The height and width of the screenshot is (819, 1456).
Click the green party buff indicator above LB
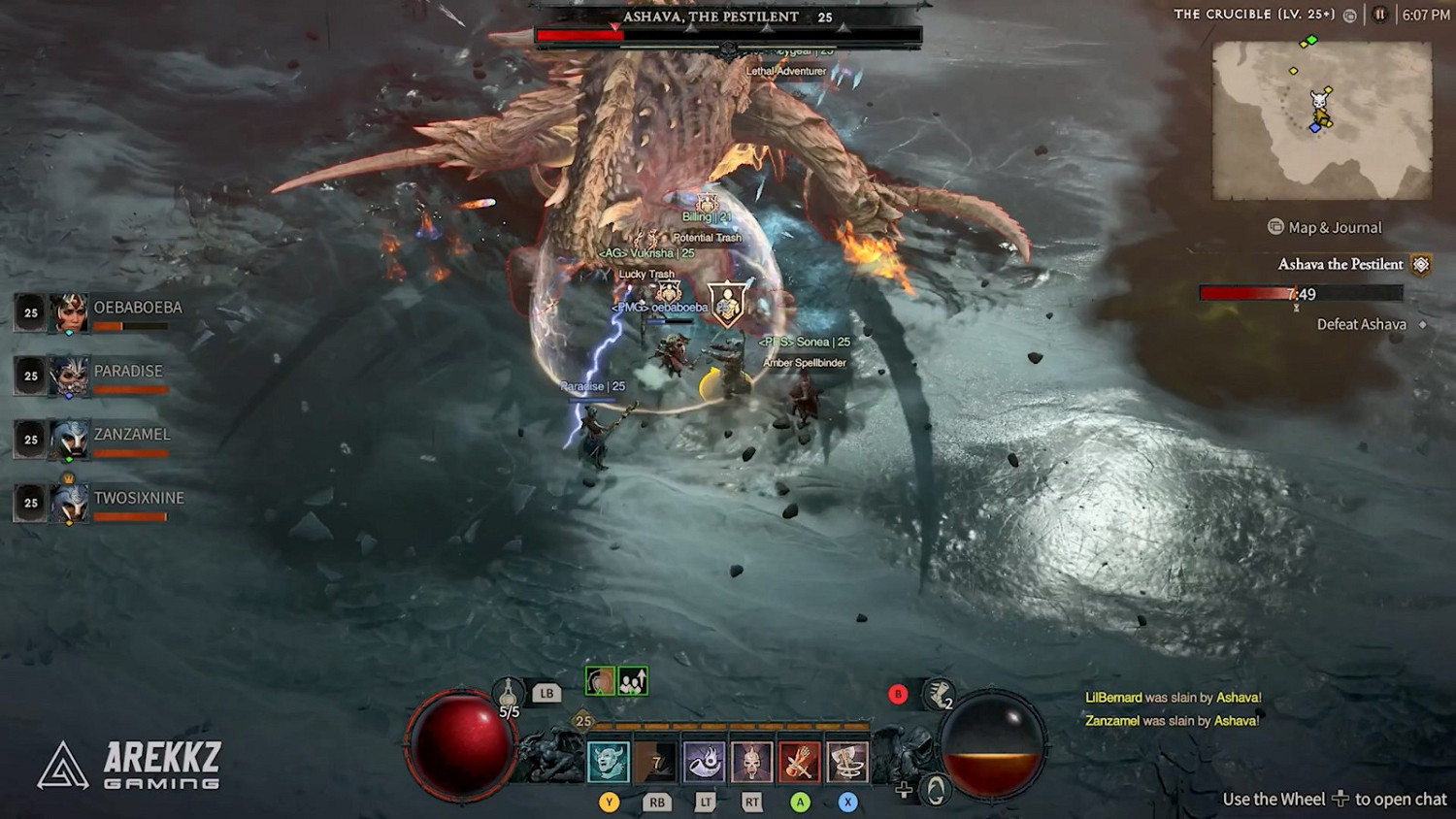[631, 682]
